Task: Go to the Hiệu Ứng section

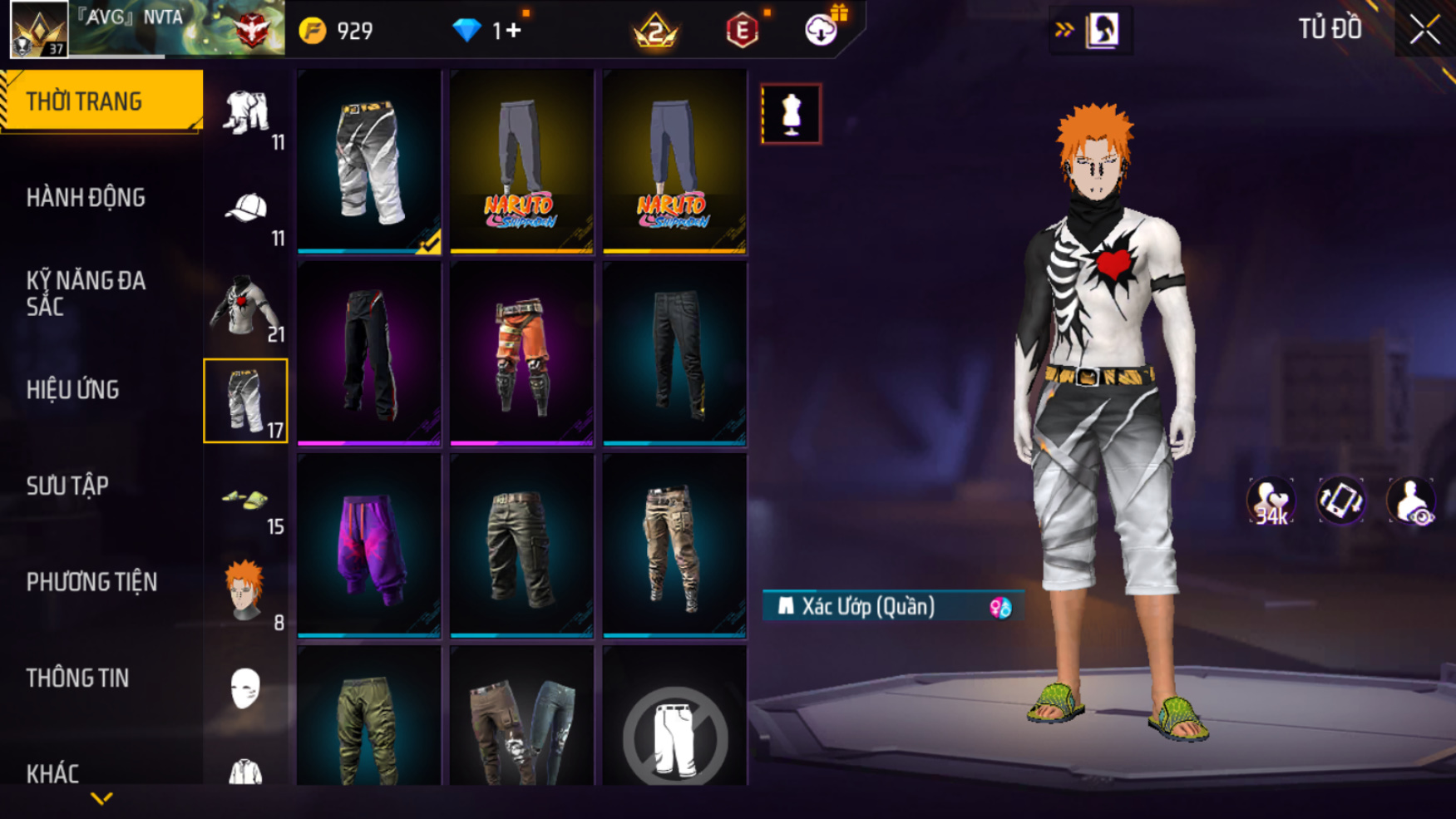Action: pos(73,389)
